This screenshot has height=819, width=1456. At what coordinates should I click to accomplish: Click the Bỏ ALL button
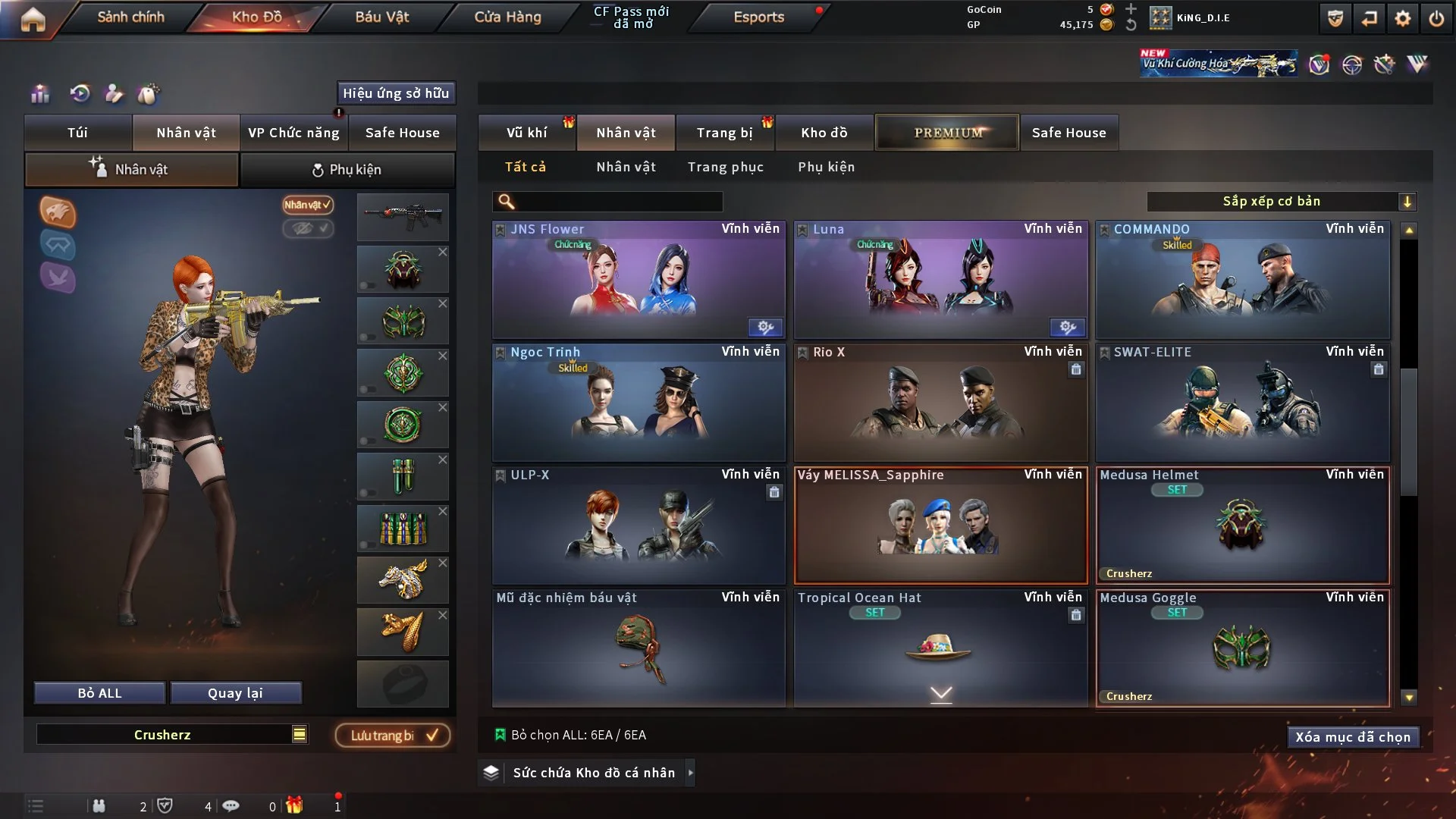coord(99,693)
